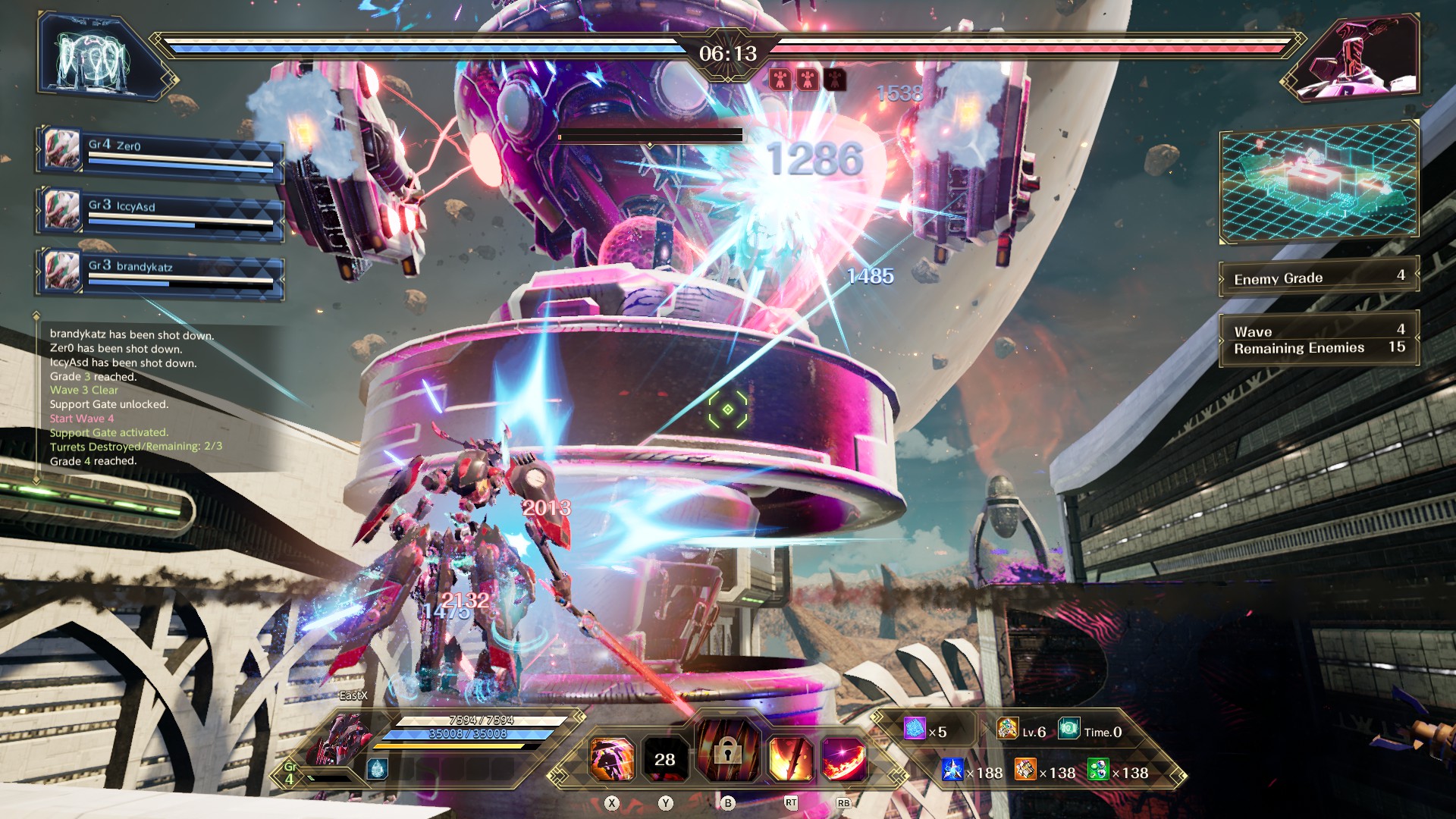Select the purple cube item icon
The height and width of the screenshot is (819, 1456).
coord(915,729)
